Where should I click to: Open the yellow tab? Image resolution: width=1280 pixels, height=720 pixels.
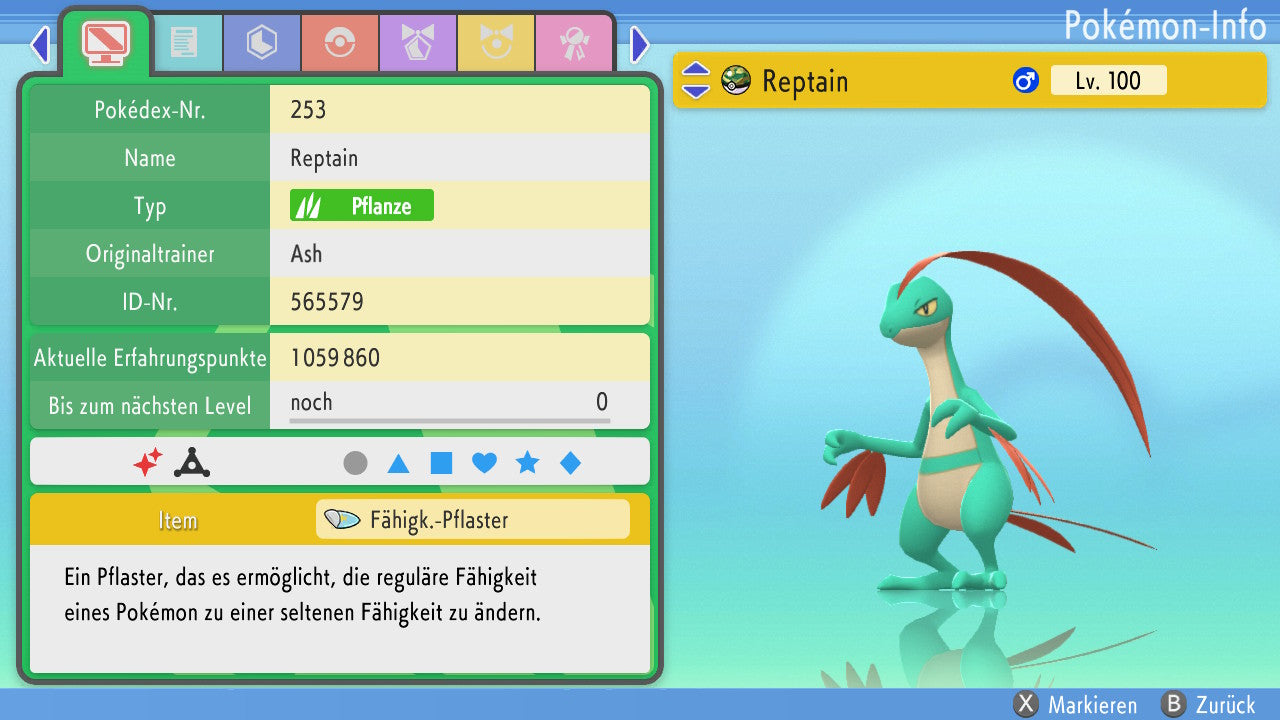pos(496,43)
